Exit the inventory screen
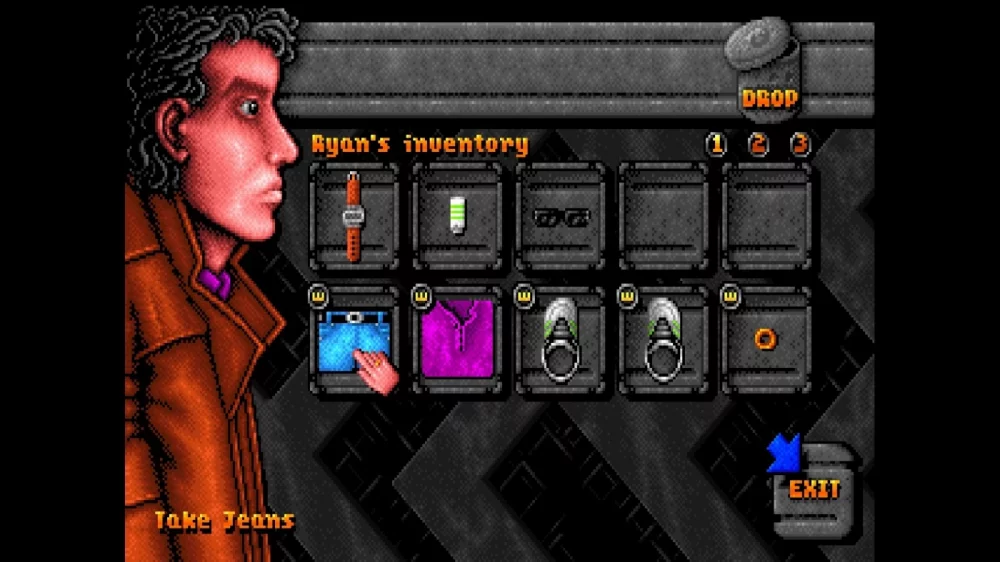 (x=812, y=489)
